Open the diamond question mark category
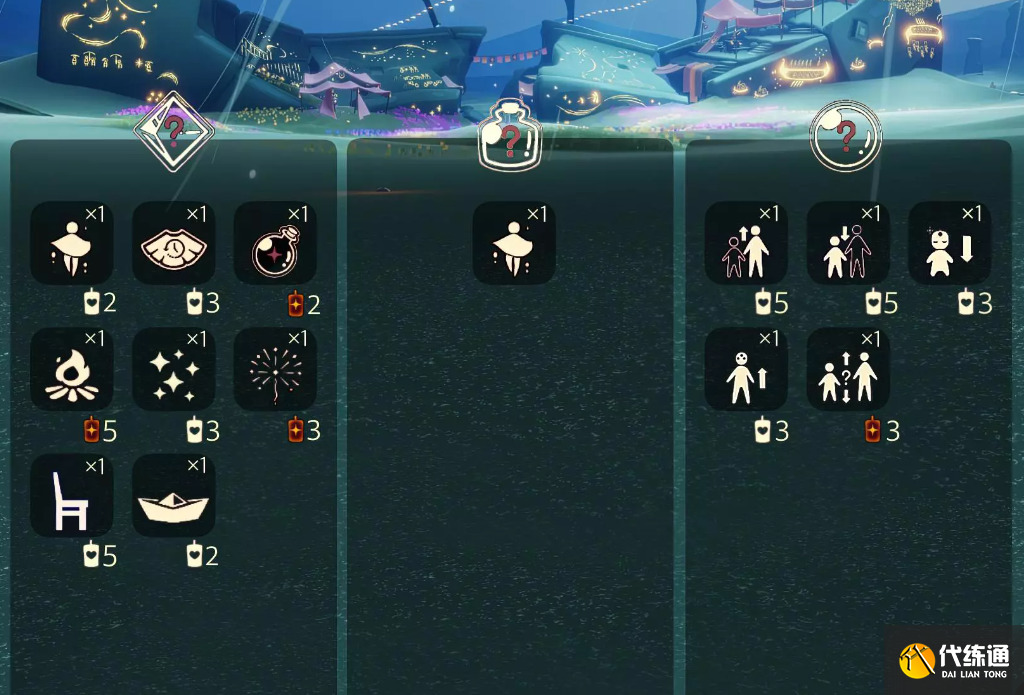This screenshot has height=695, width=1024. pyautogui.click(x=174, y=129)
